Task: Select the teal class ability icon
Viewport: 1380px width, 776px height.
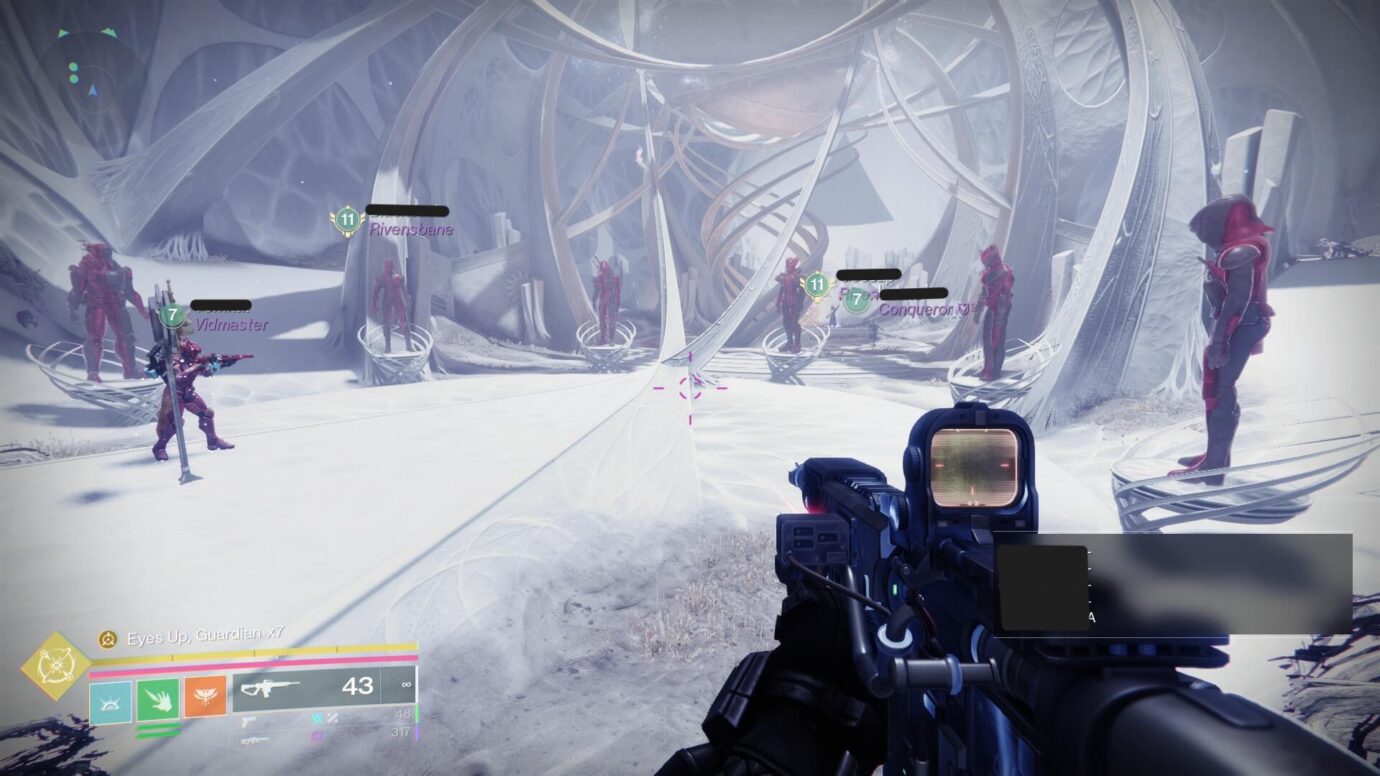Action: [x=110, y=700]
